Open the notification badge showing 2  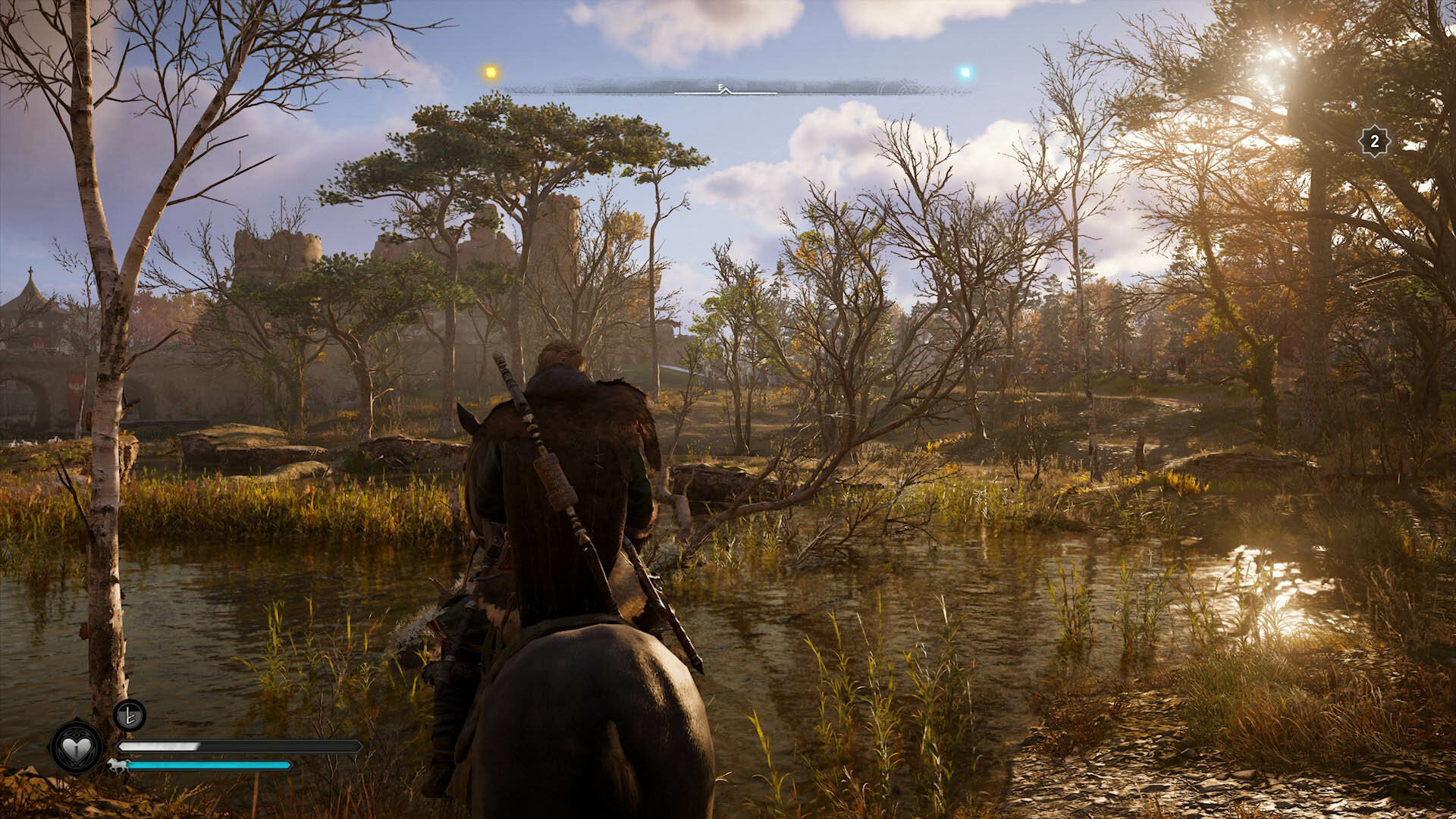(1374, 141)
